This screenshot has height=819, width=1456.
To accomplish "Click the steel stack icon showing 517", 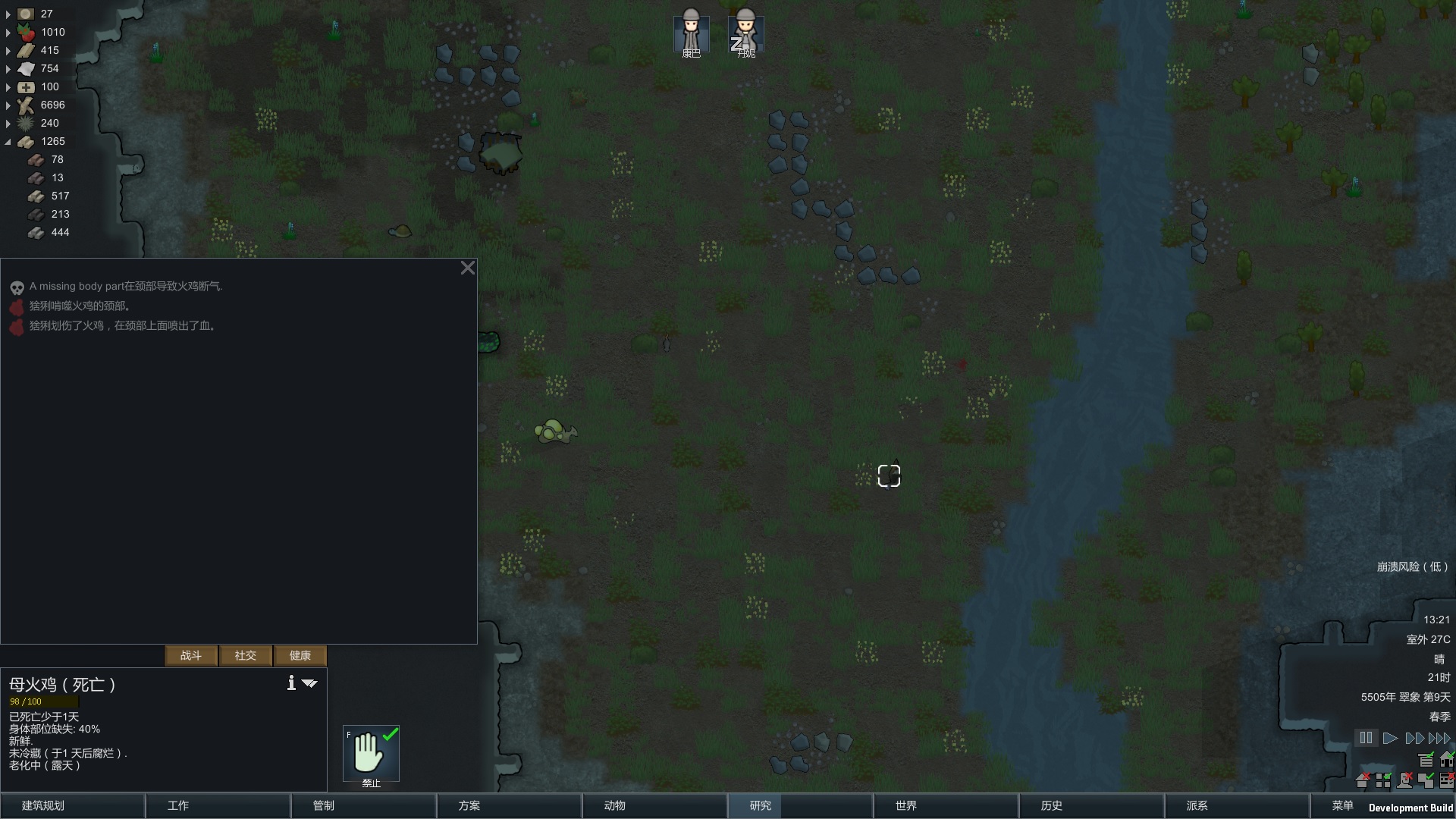I will 36,196.
